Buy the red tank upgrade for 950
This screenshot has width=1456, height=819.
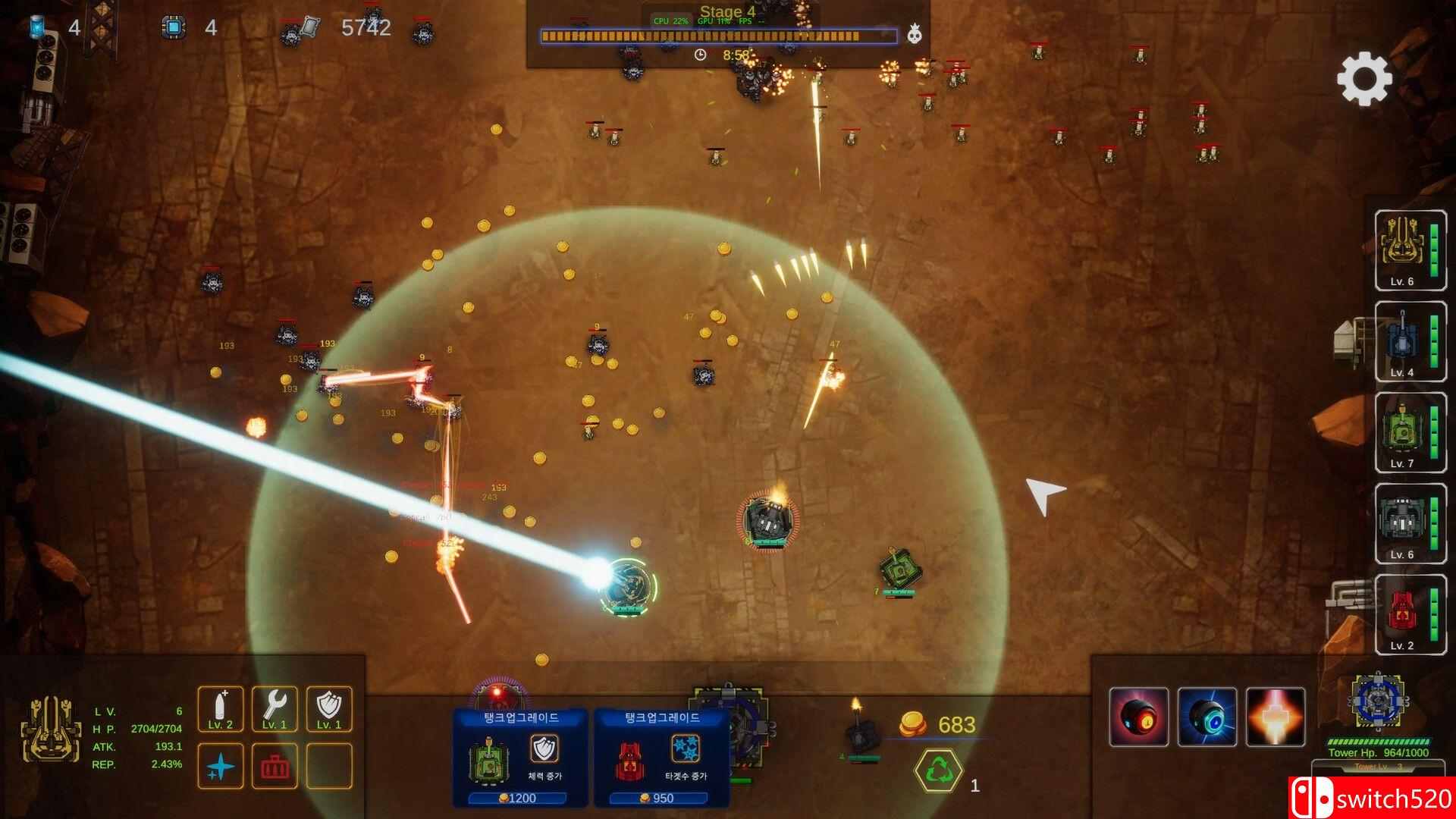click(661, 758)
